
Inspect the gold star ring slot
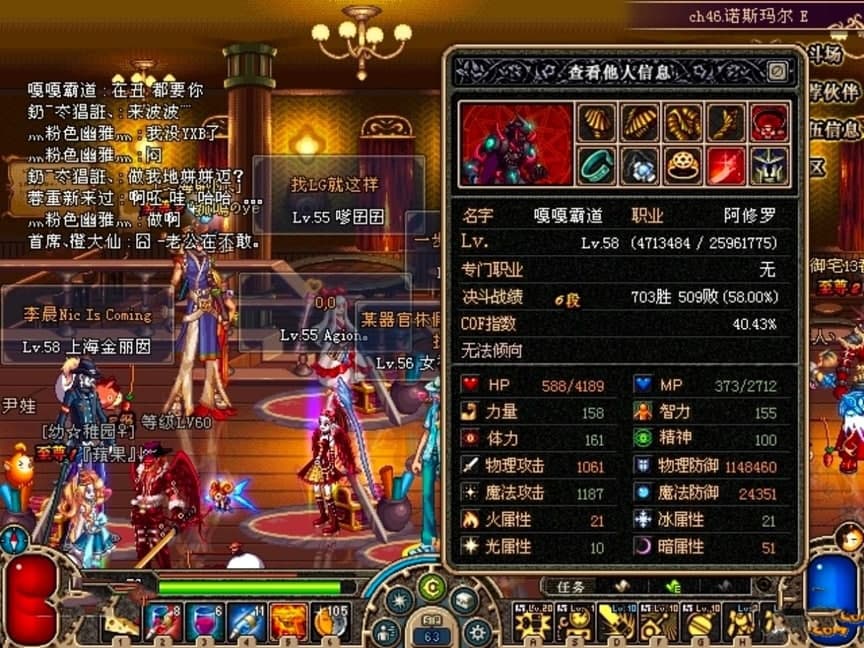click(683, 165)
